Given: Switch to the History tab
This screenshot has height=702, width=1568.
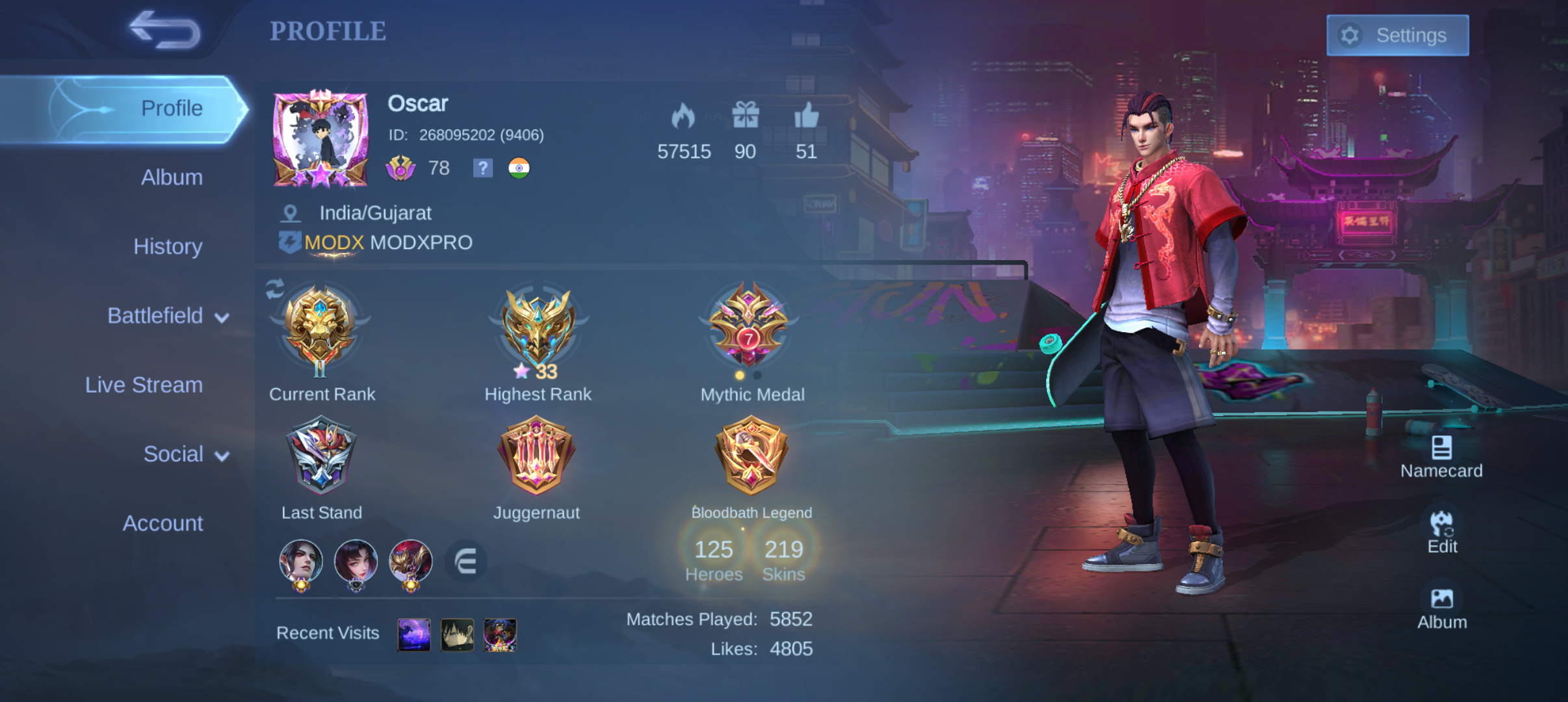Looking at the screenshot, I should [x=168, y=246].
